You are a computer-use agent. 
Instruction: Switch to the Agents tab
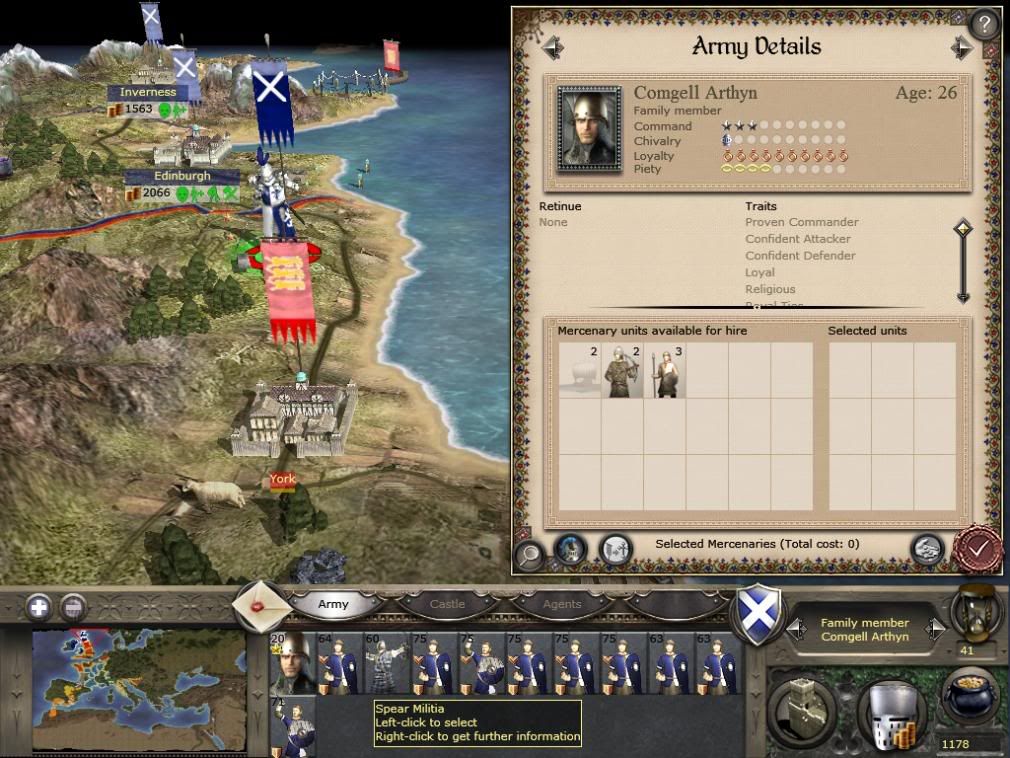[561, 604]
